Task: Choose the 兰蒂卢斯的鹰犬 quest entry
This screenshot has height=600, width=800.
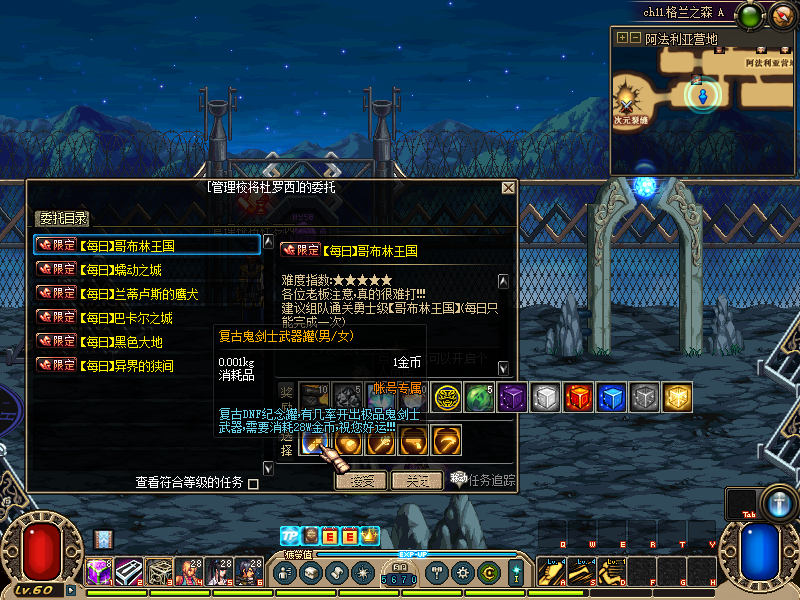Action: [x=138, y=293]
